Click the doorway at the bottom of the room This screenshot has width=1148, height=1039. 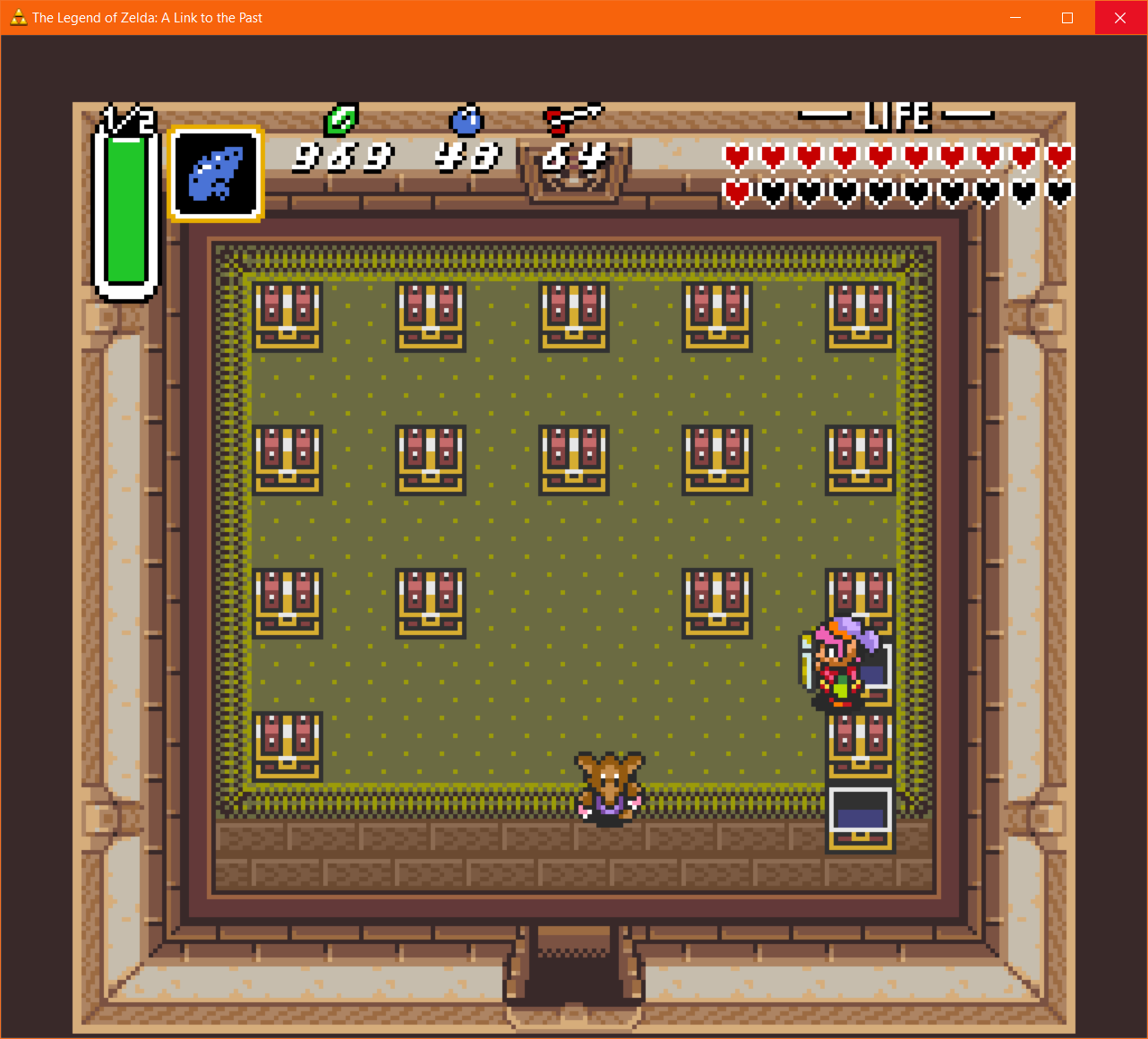[x=573, y=976]
